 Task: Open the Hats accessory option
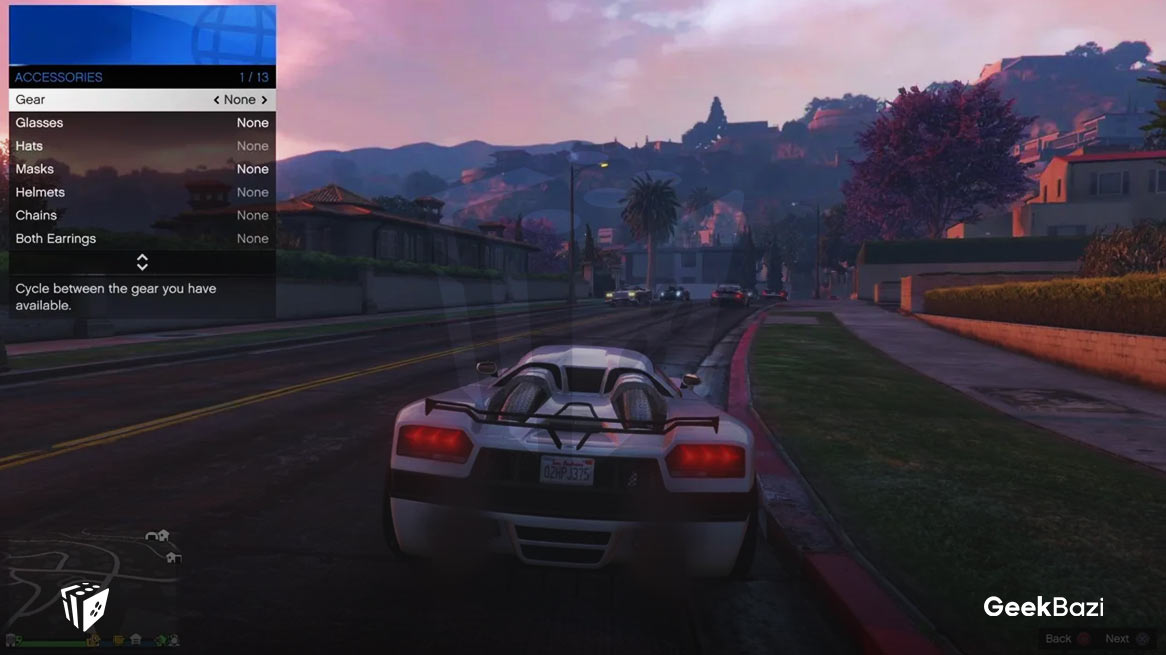pyautogui.click(x=141, y=146)
